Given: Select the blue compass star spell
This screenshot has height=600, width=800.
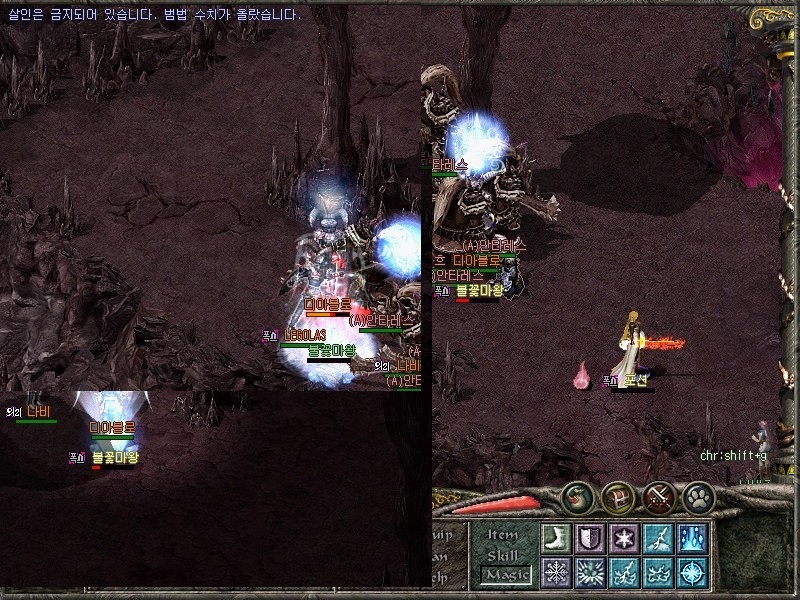Looking at the screenshot, I should tap(692, 573).
